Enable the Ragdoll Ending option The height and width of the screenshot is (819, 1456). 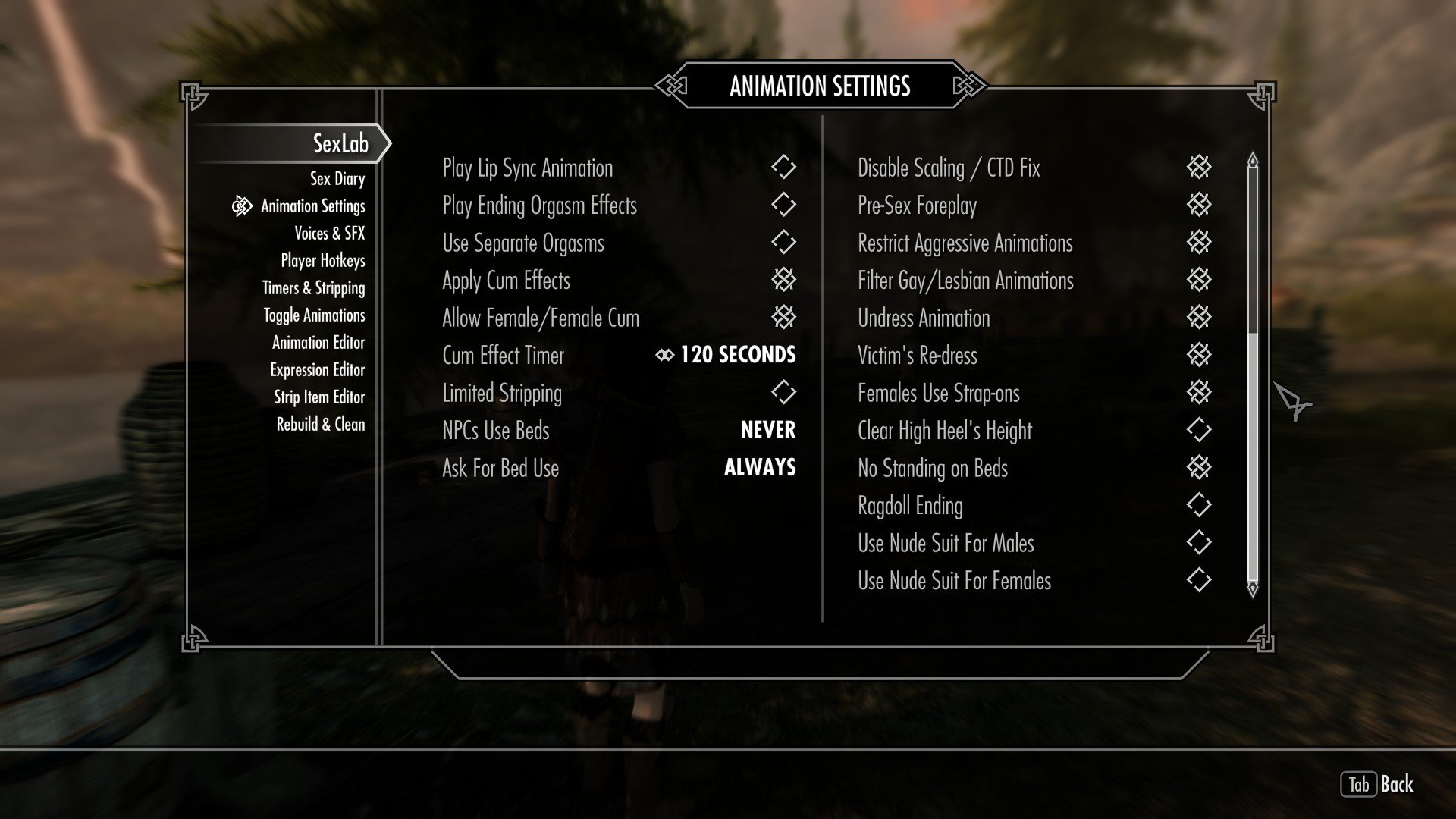[x=1198, y=505]
